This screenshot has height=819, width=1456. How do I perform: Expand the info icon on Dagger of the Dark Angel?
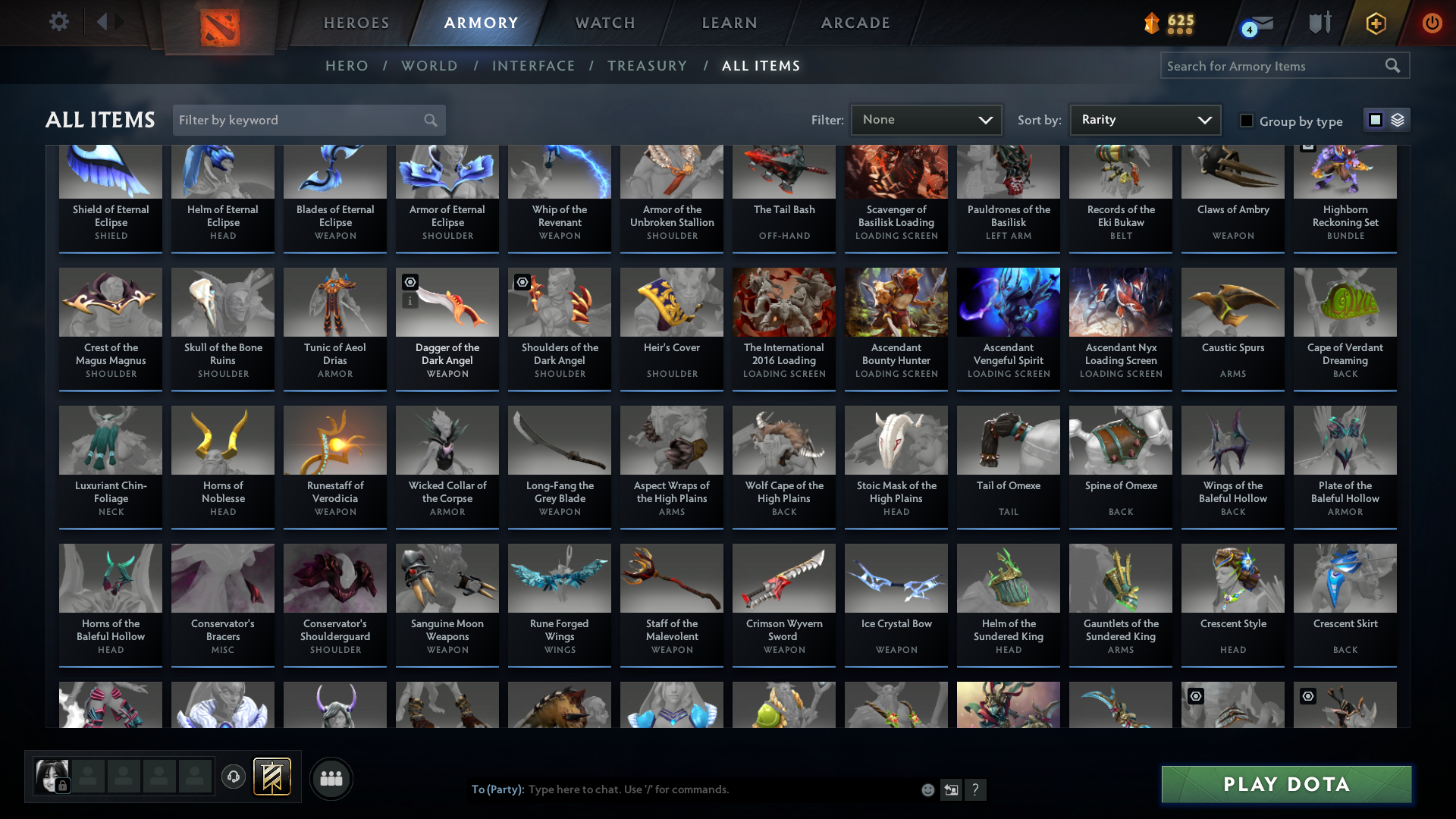pos(409,300)
